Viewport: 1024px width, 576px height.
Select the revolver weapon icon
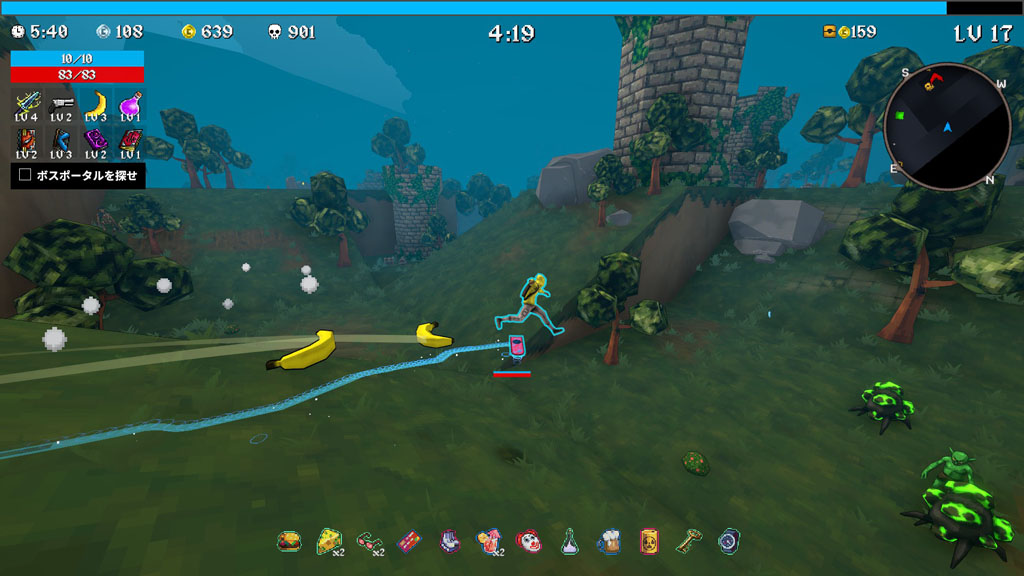pyautogui.click(x=62, y=103)
